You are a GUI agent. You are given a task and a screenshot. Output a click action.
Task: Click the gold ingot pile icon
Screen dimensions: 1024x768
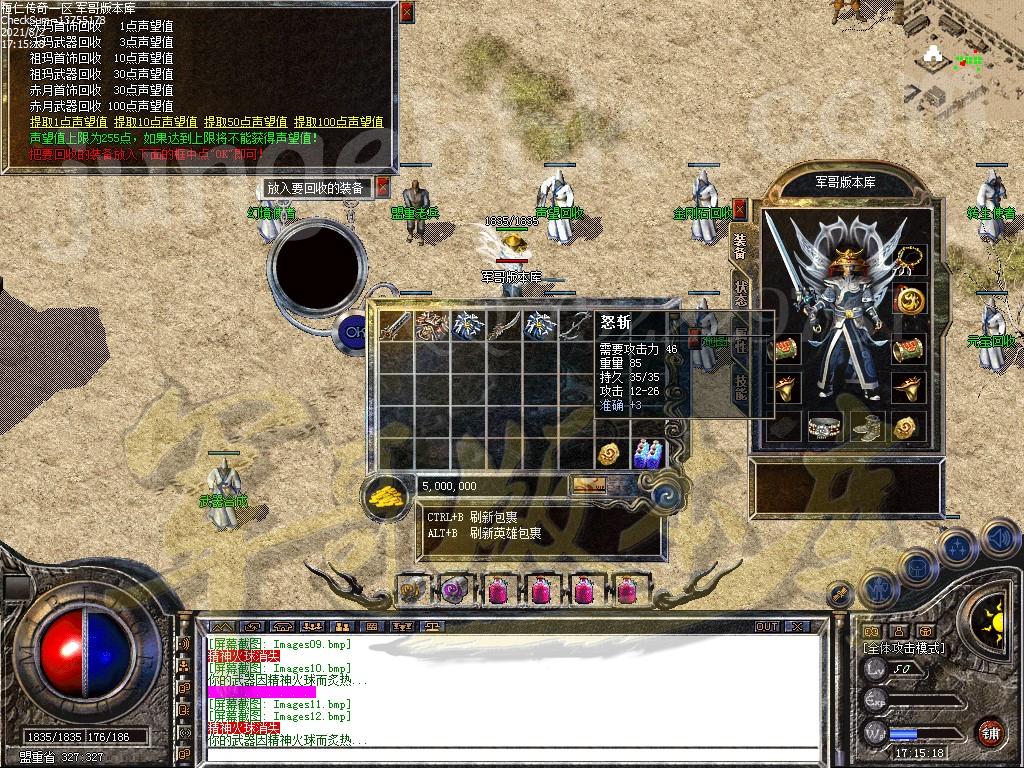pos(386,494)
